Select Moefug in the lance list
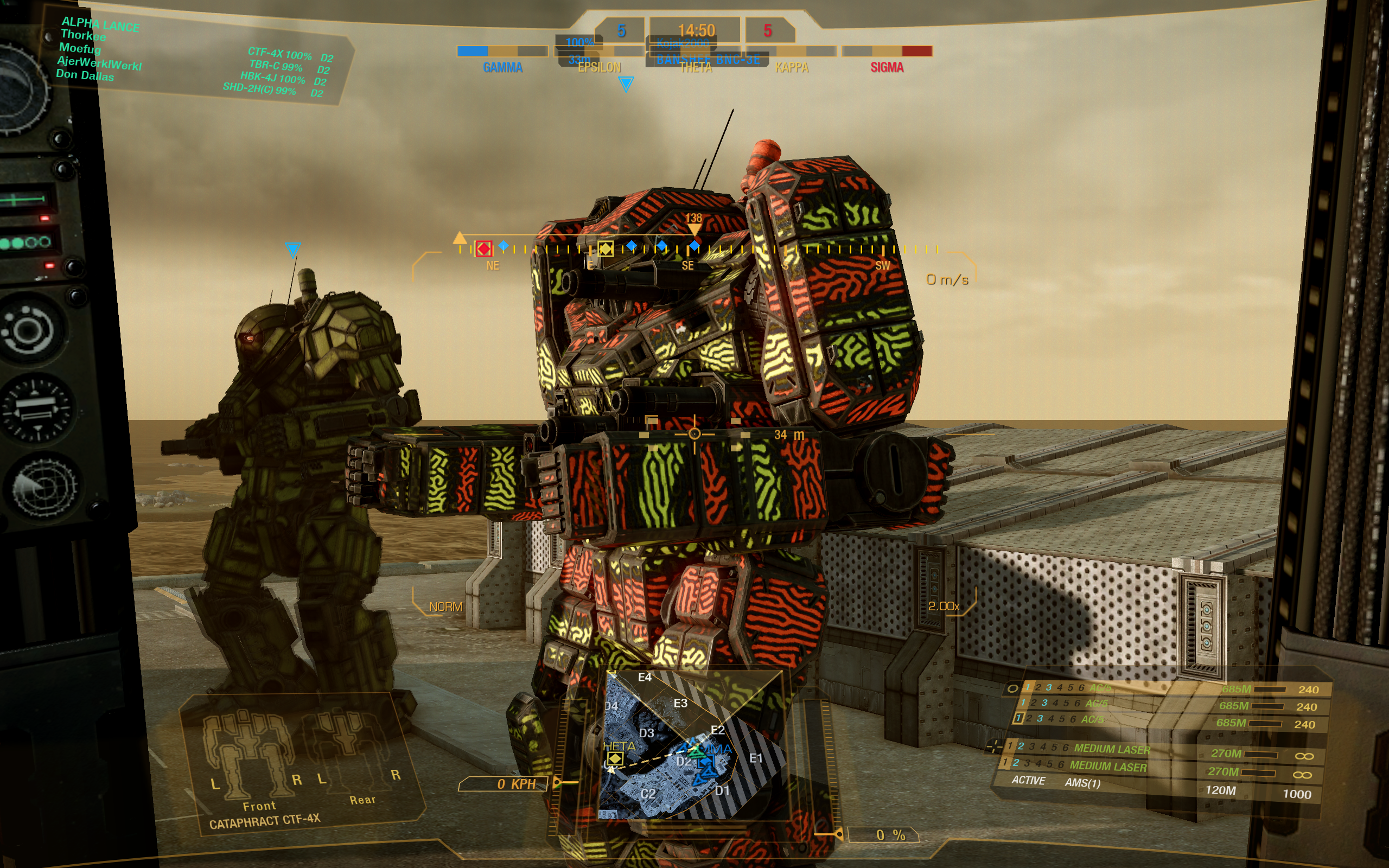This screenshot has width=1389, height=868. tap(80, 49)
